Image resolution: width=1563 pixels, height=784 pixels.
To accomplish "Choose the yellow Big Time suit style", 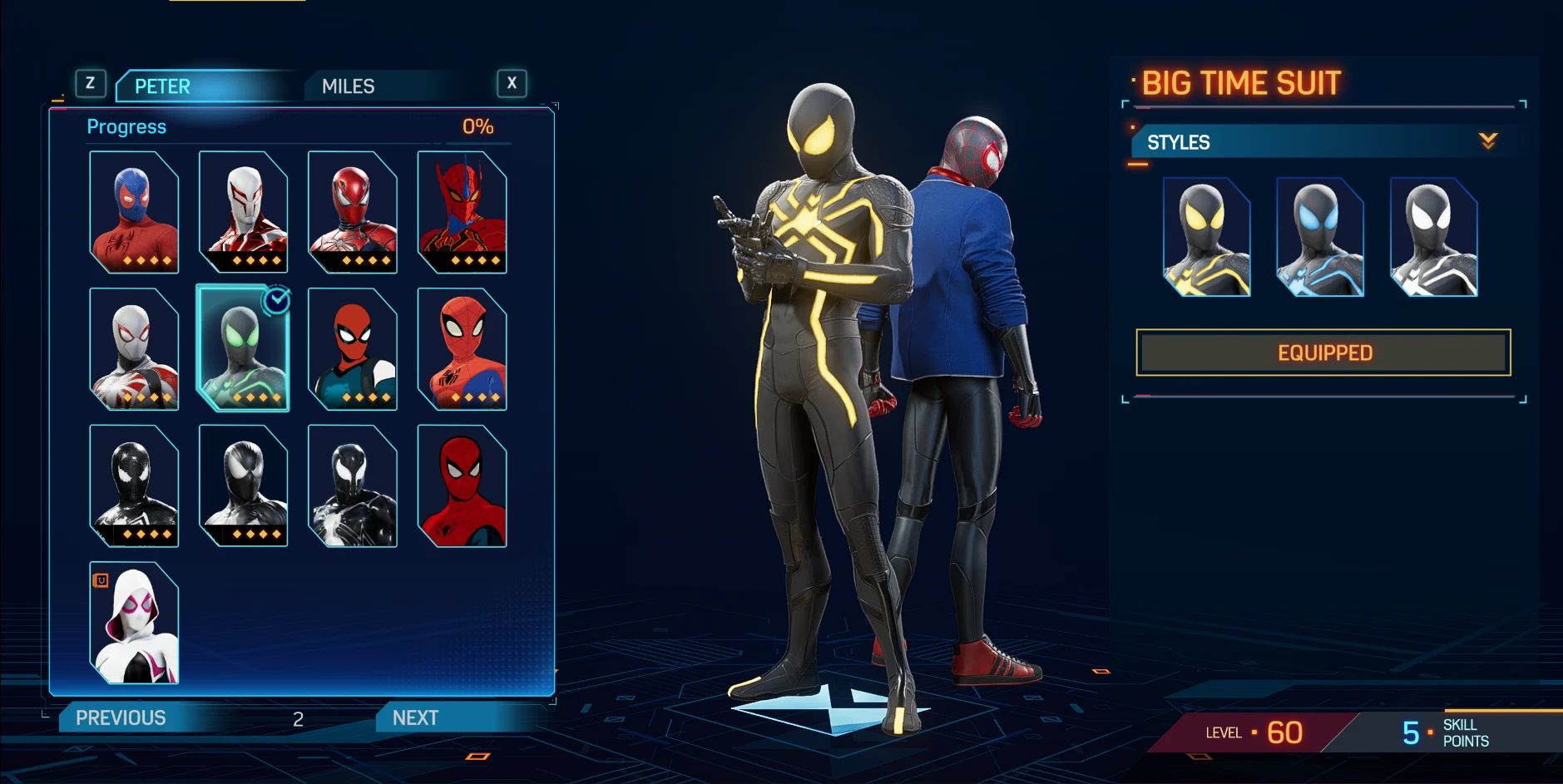I will [1206, 238].
